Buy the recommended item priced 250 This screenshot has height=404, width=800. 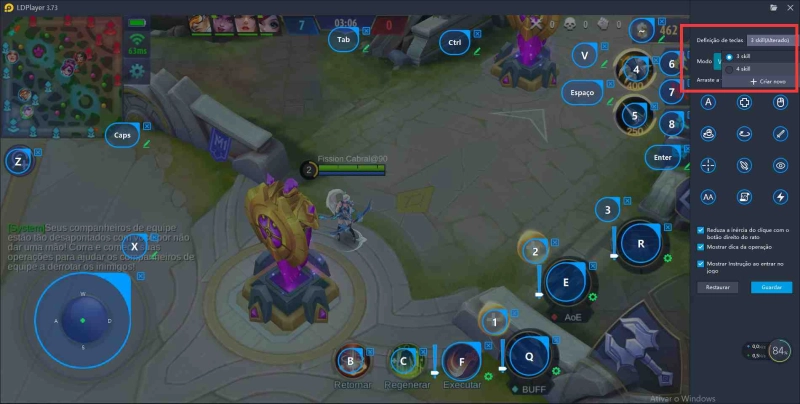[634, 117]
